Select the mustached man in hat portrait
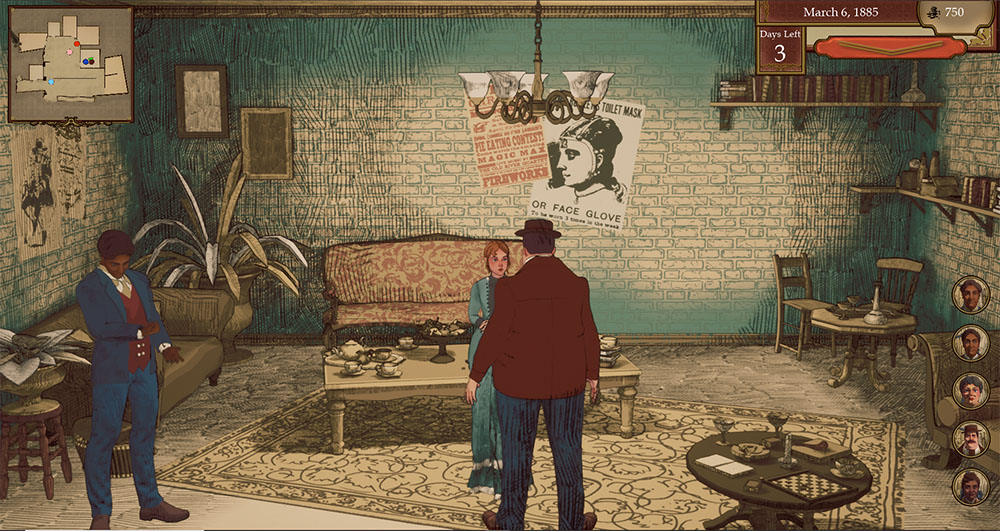Image resolution: width=1000 pixels, height=531 pixels. point(970,438)
